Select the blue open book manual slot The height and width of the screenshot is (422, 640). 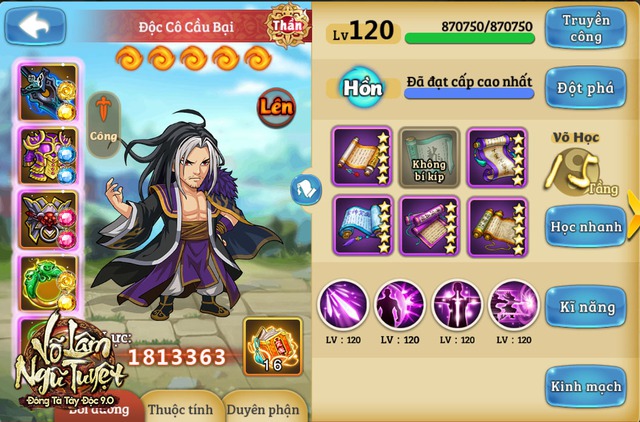(361, 226)
